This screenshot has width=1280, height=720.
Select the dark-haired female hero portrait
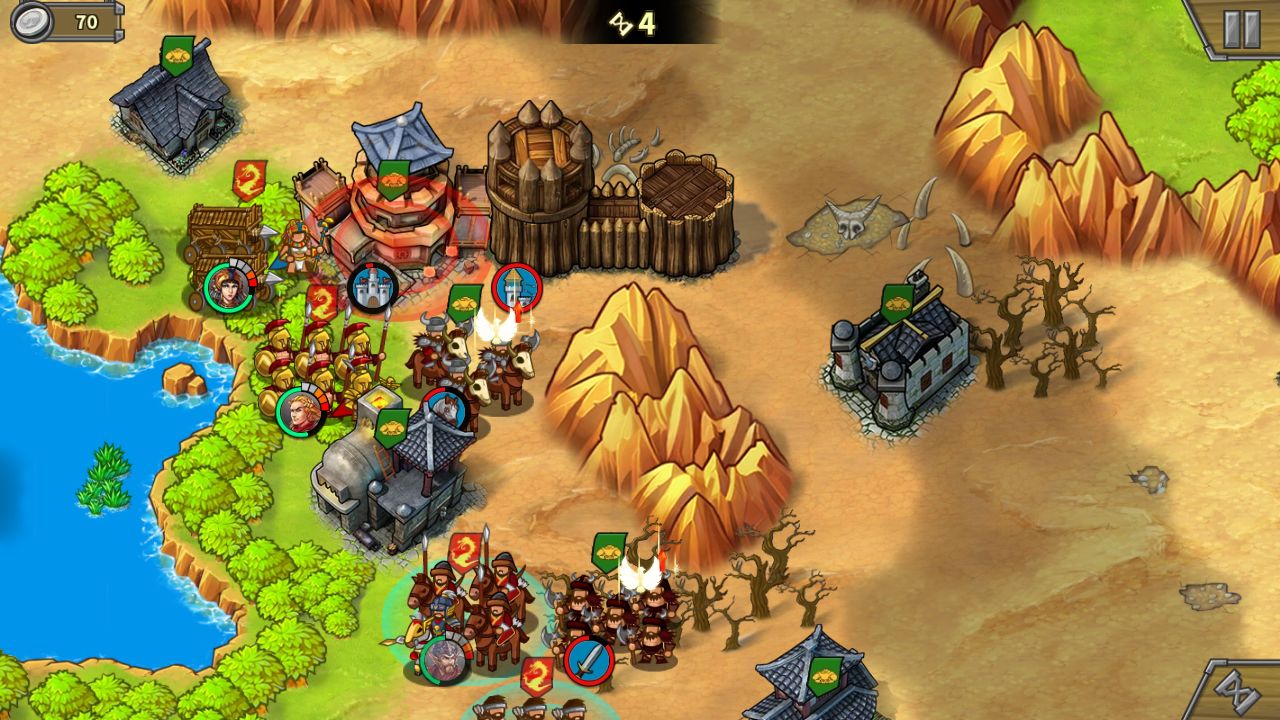click(x=228, y=287)
